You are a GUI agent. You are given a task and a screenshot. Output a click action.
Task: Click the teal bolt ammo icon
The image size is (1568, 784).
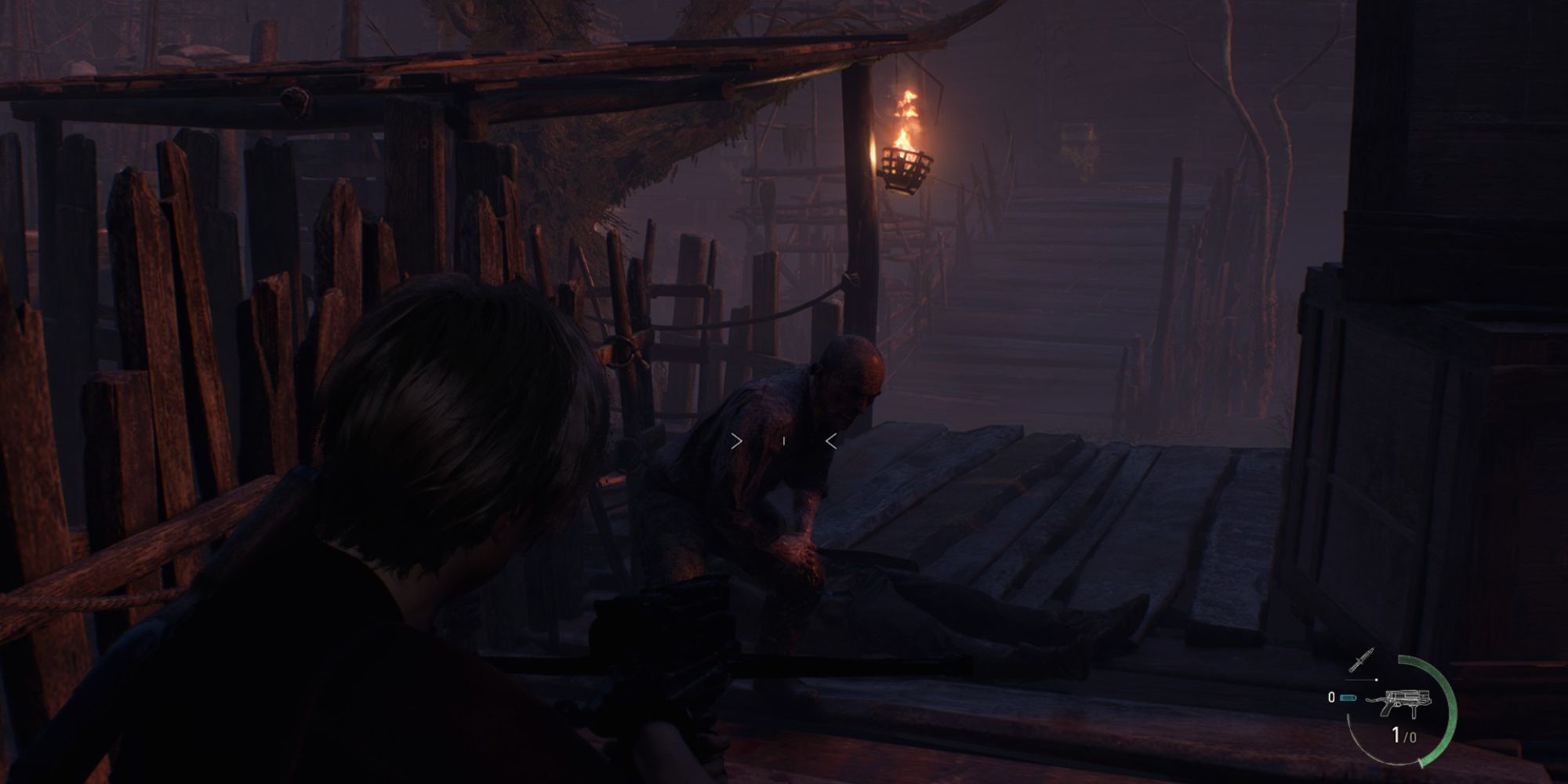click(x=1347, y=699)
